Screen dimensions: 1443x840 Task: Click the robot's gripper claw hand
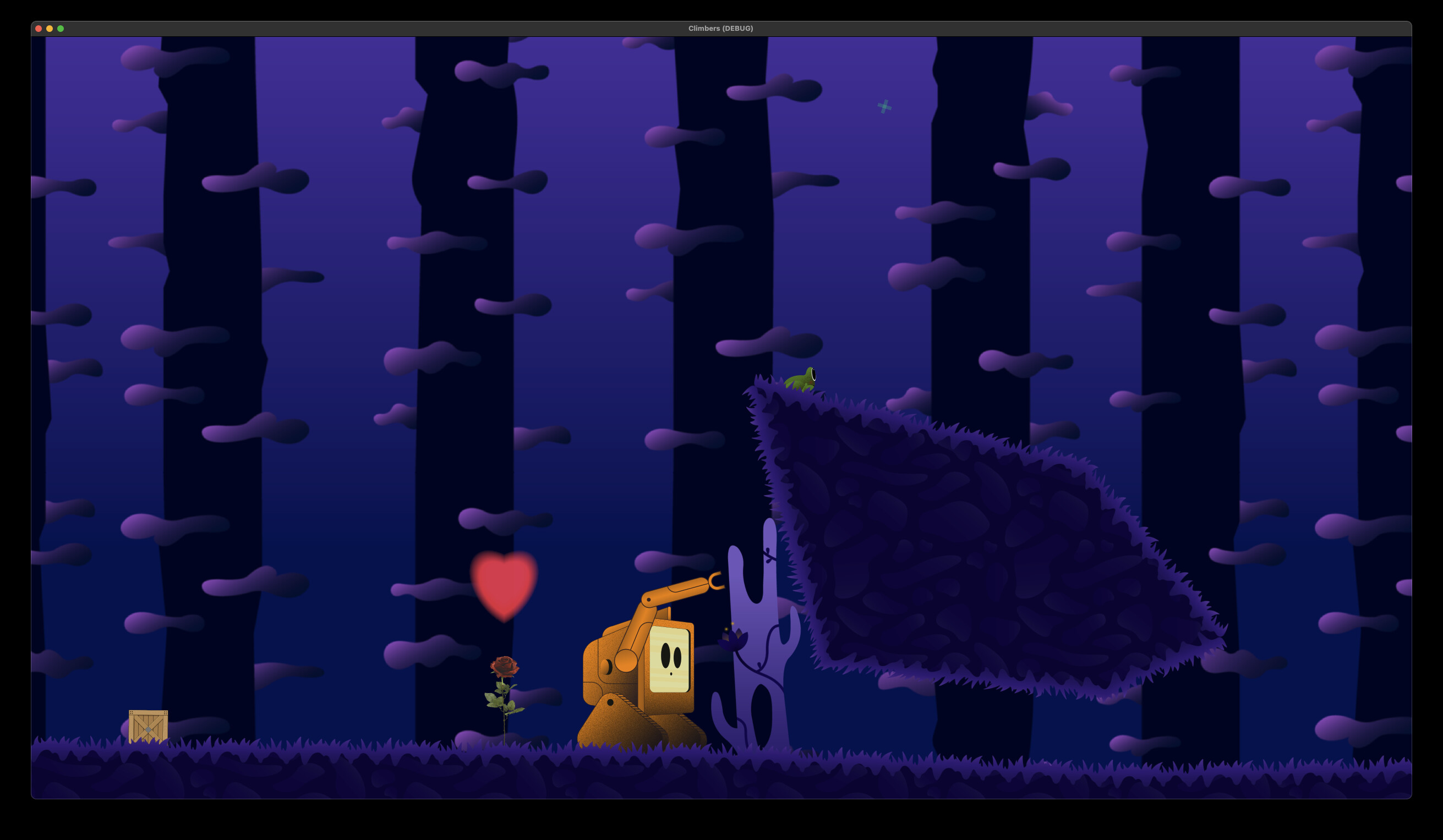716,580
